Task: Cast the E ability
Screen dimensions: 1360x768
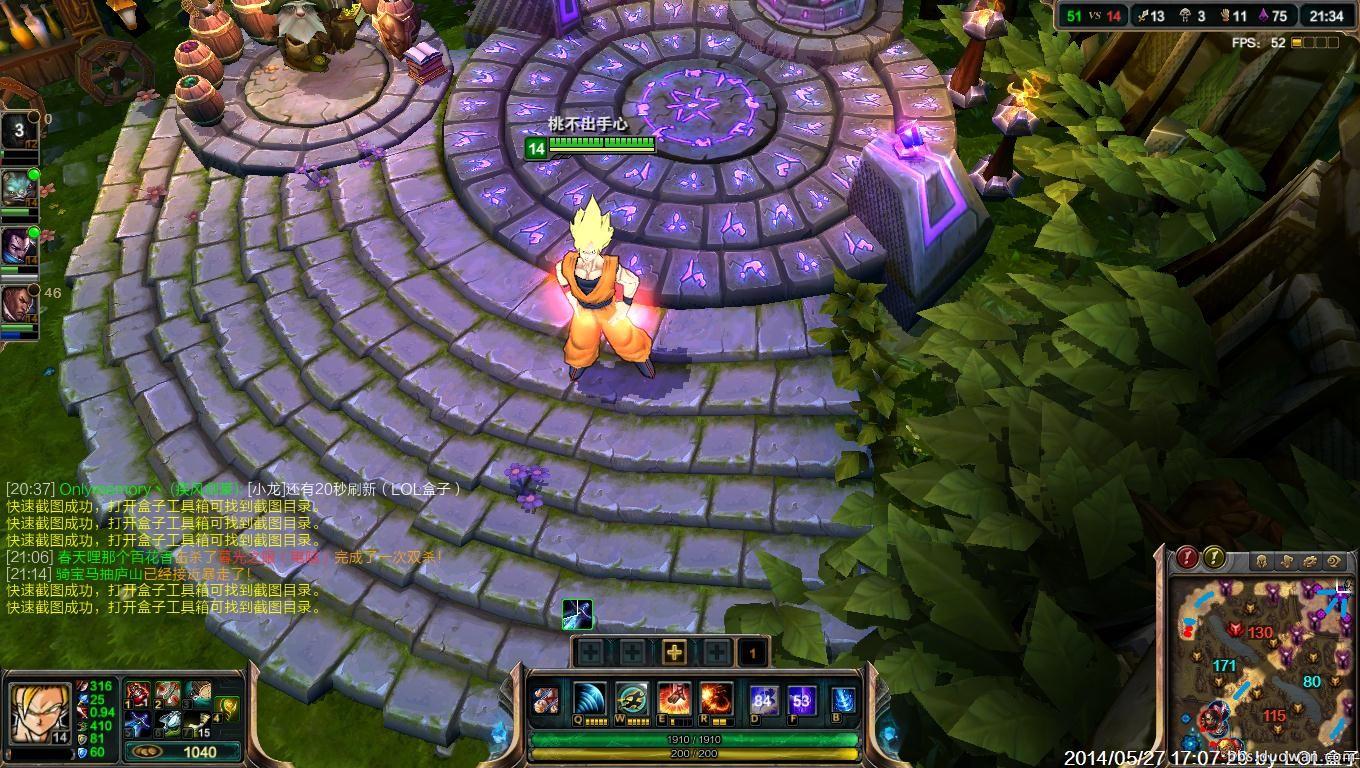Action: [674, 697]
